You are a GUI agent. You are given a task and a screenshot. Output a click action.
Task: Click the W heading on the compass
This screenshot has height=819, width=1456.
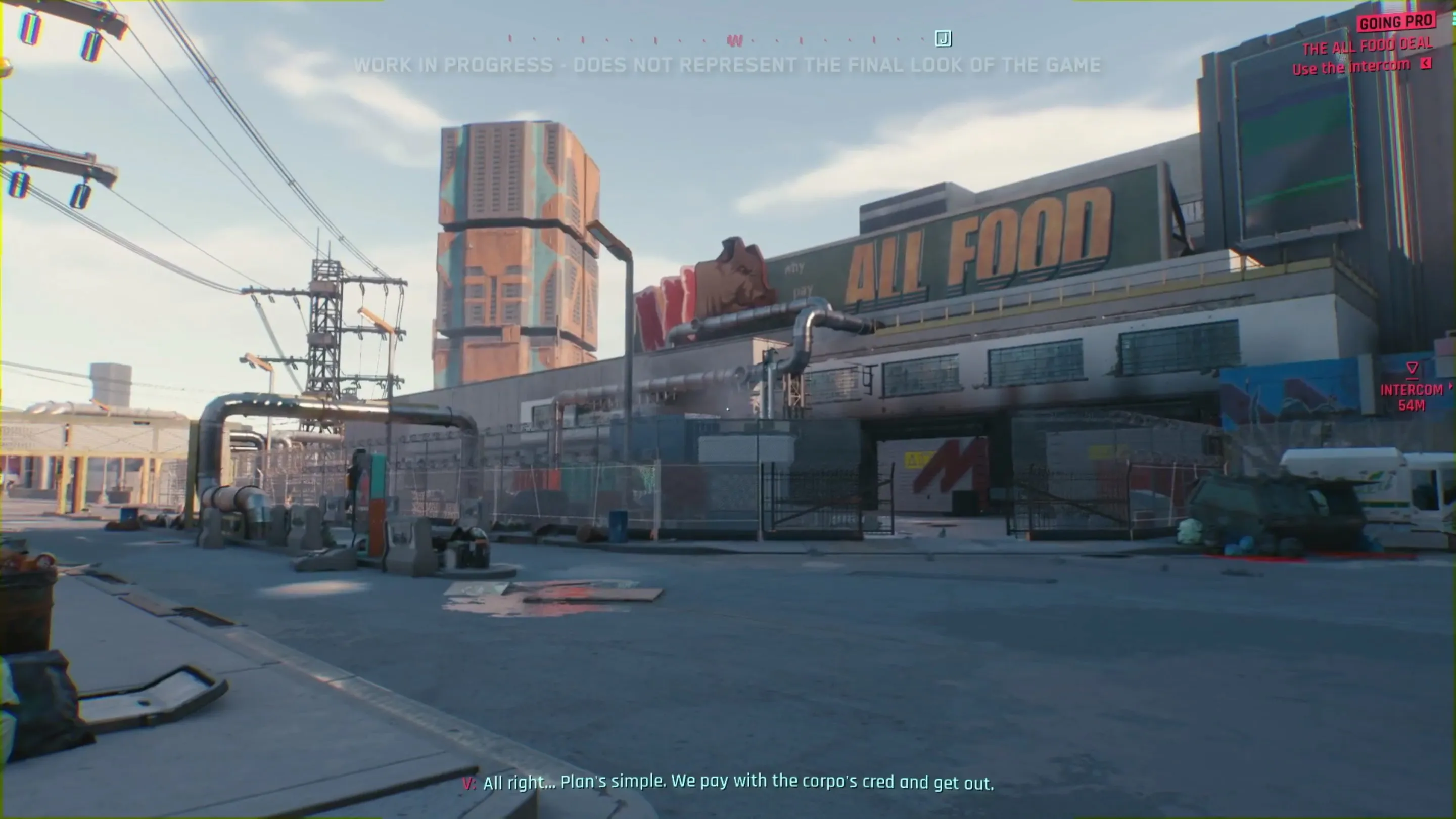click(x=734, y=41)
